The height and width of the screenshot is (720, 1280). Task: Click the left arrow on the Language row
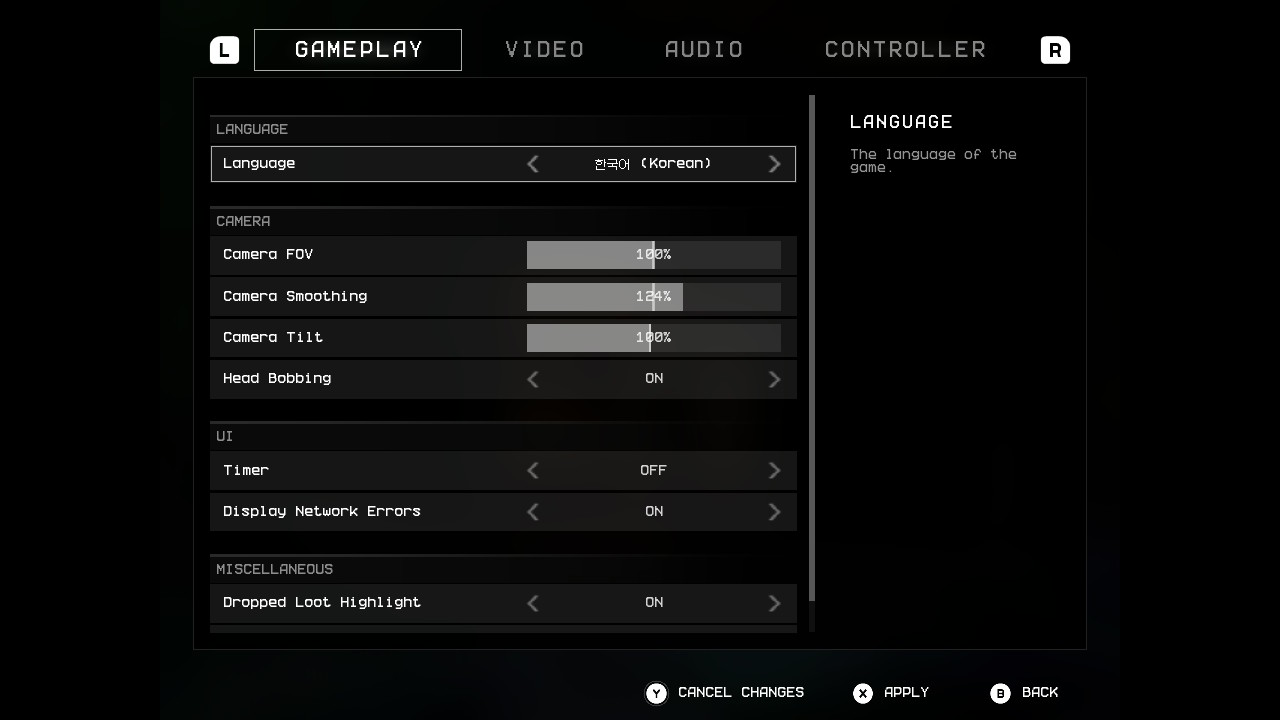click(x=533, y=164)
